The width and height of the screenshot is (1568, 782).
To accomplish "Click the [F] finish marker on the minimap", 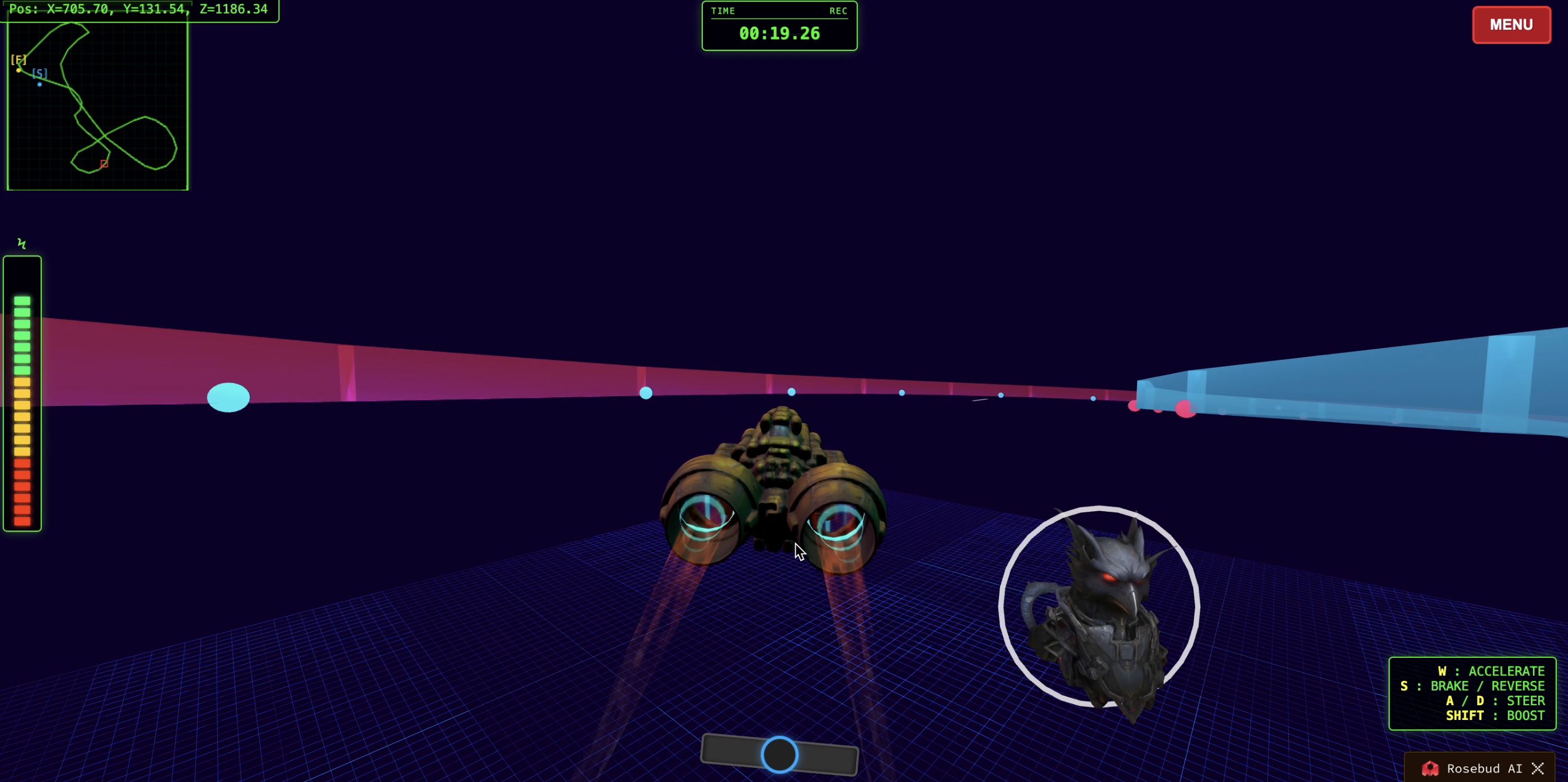I will (19, 60).
